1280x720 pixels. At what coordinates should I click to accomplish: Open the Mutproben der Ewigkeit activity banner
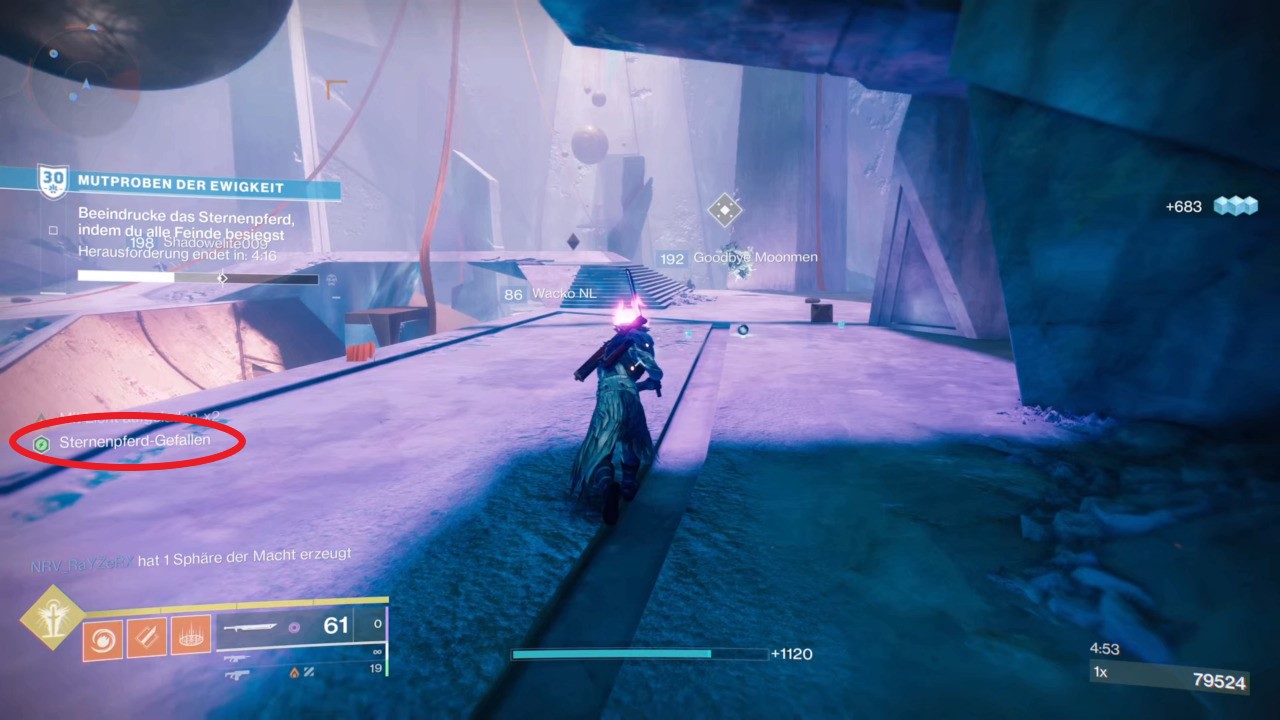[181, 187]
